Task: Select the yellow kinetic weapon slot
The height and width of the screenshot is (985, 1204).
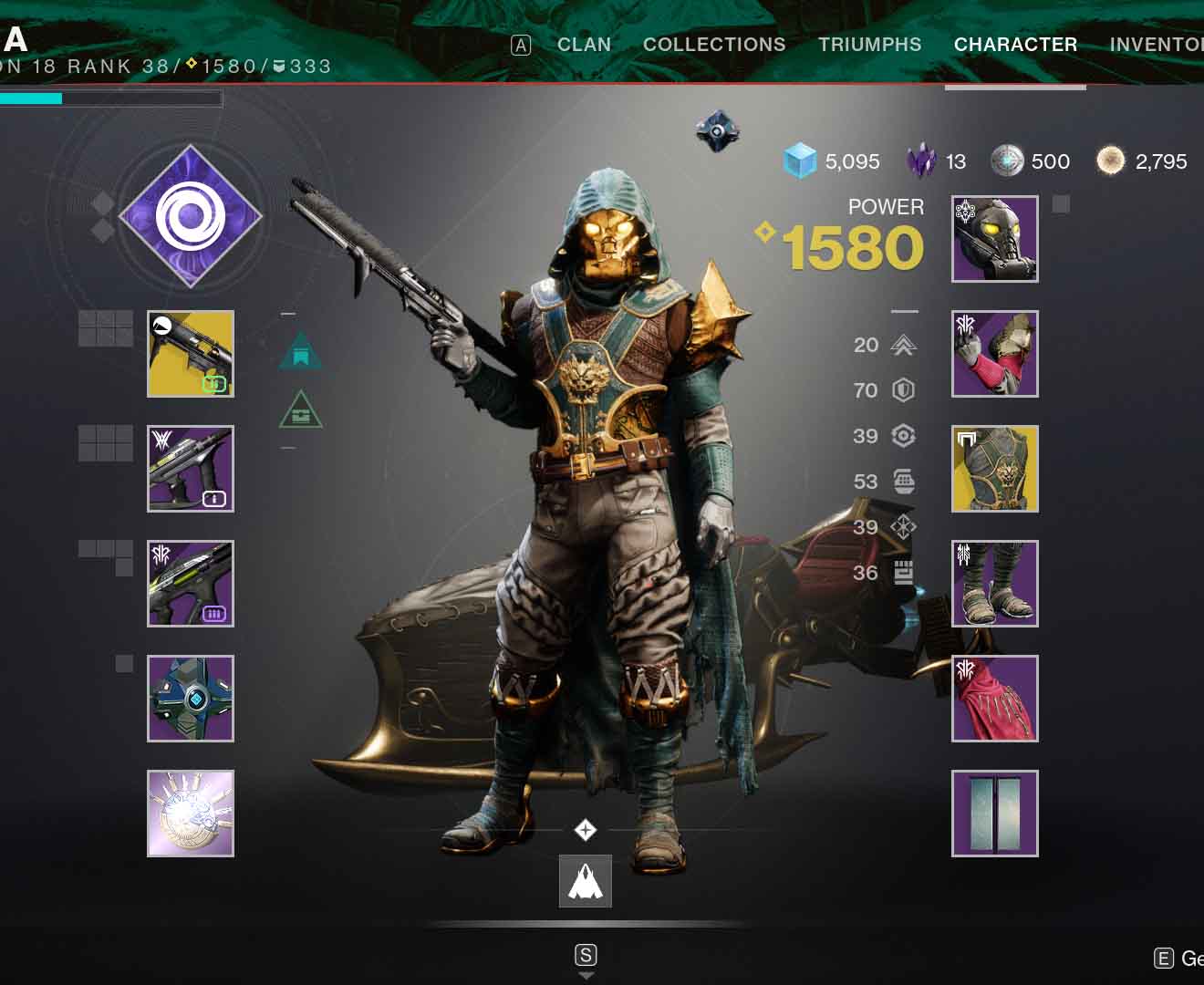Action: pos(190,355)
